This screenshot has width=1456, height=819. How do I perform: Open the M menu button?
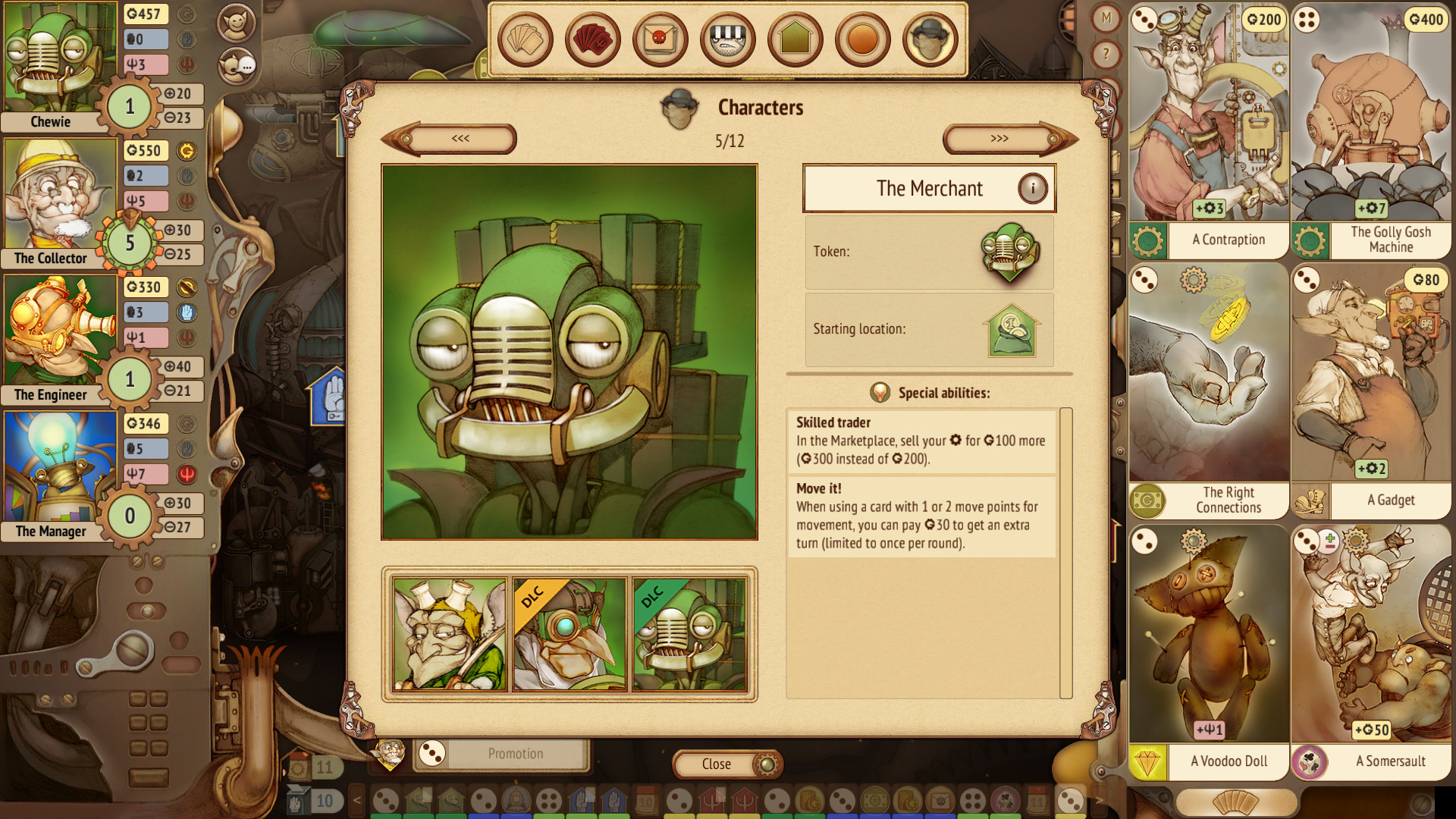pos(1106,17)
